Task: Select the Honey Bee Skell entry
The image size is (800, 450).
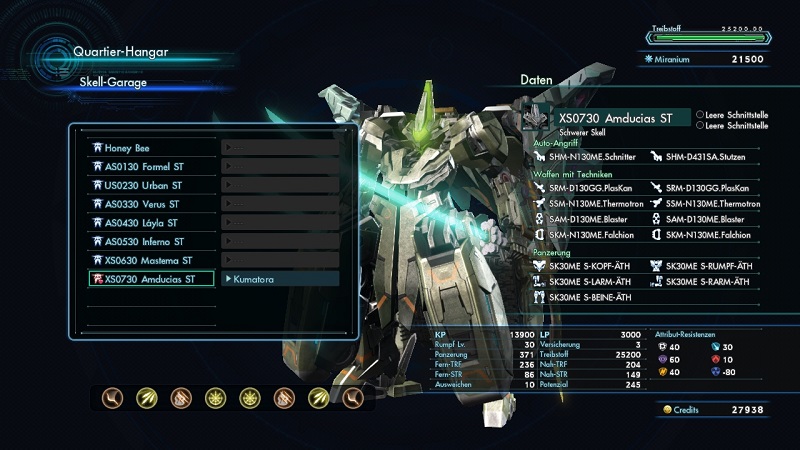Action: tap(150, 148)
